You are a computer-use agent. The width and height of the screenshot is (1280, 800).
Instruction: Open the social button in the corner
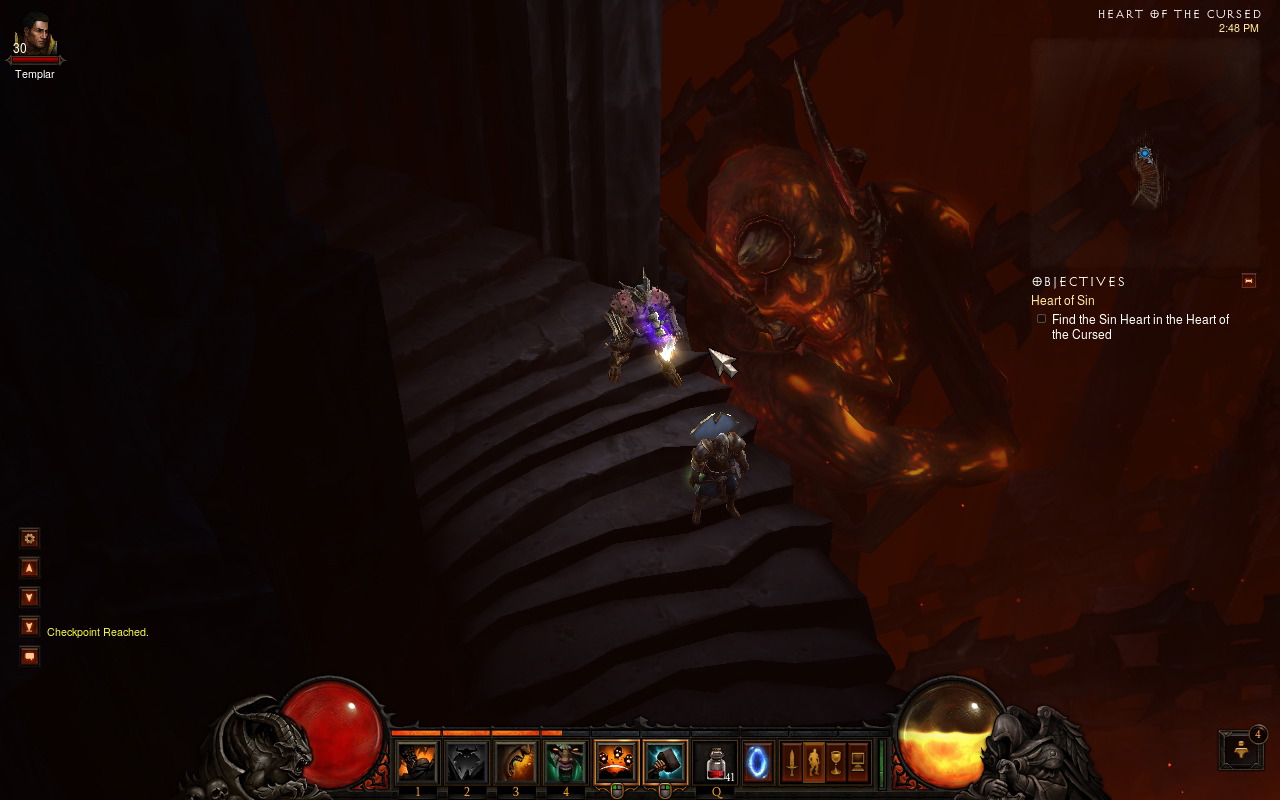[1241, 749]
